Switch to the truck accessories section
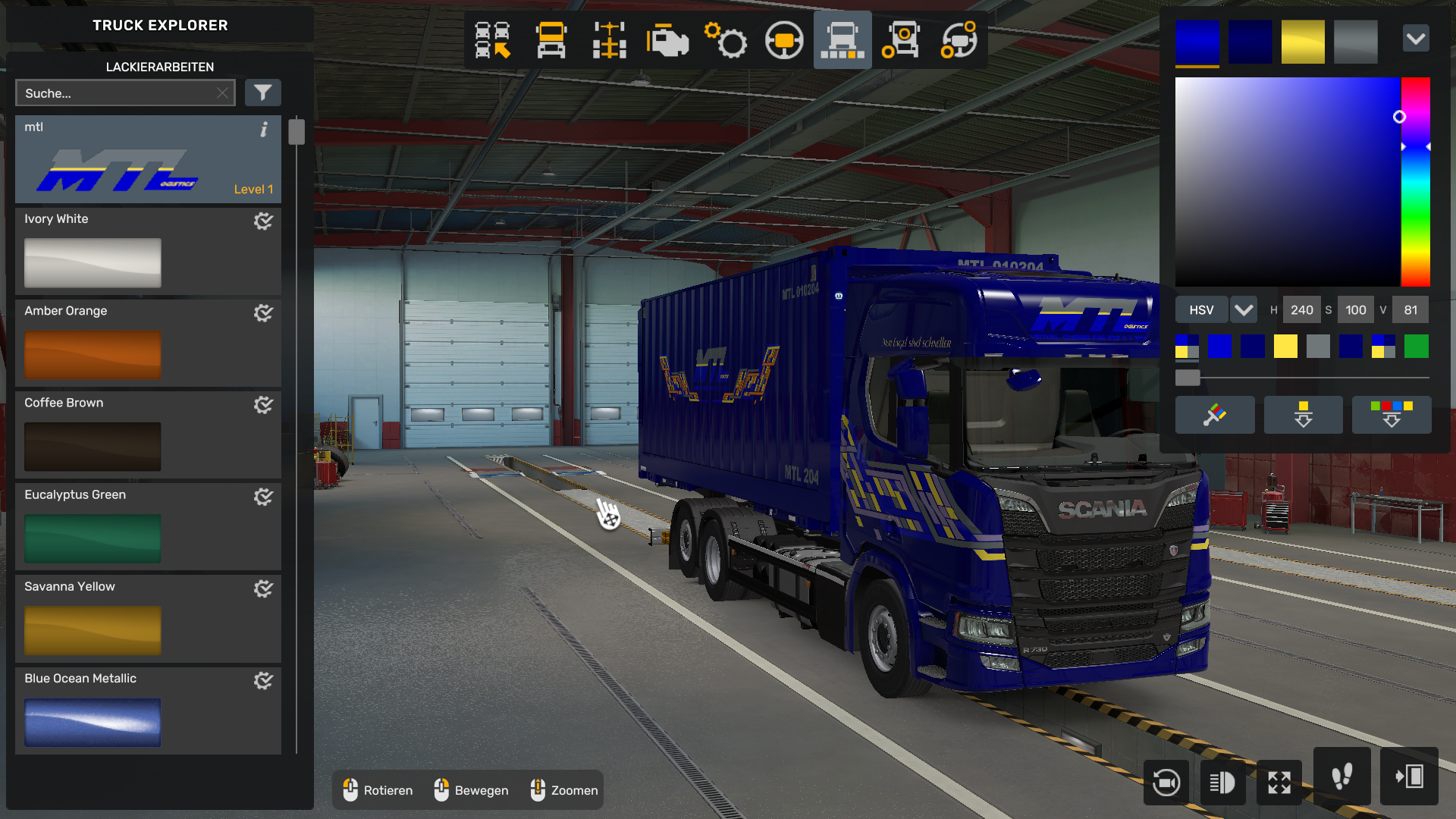The width and height of the screenshot is (1456, 819). (x=900, y=41)
